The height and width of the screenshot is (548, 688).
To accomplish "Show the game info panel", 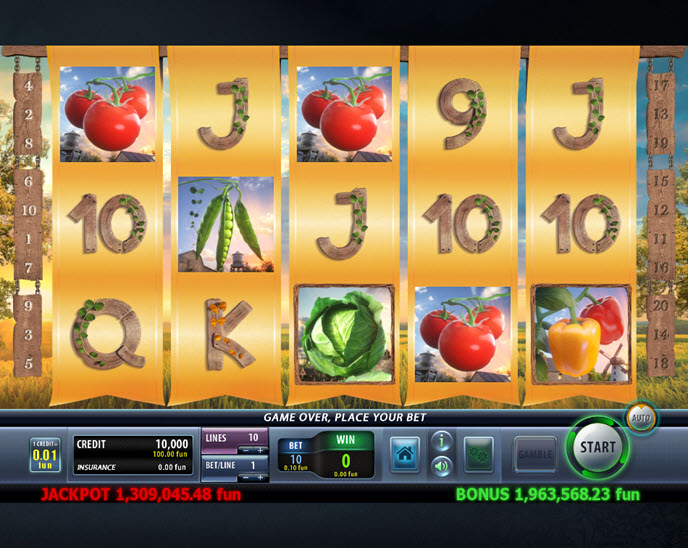I will (x=440, y=441).
